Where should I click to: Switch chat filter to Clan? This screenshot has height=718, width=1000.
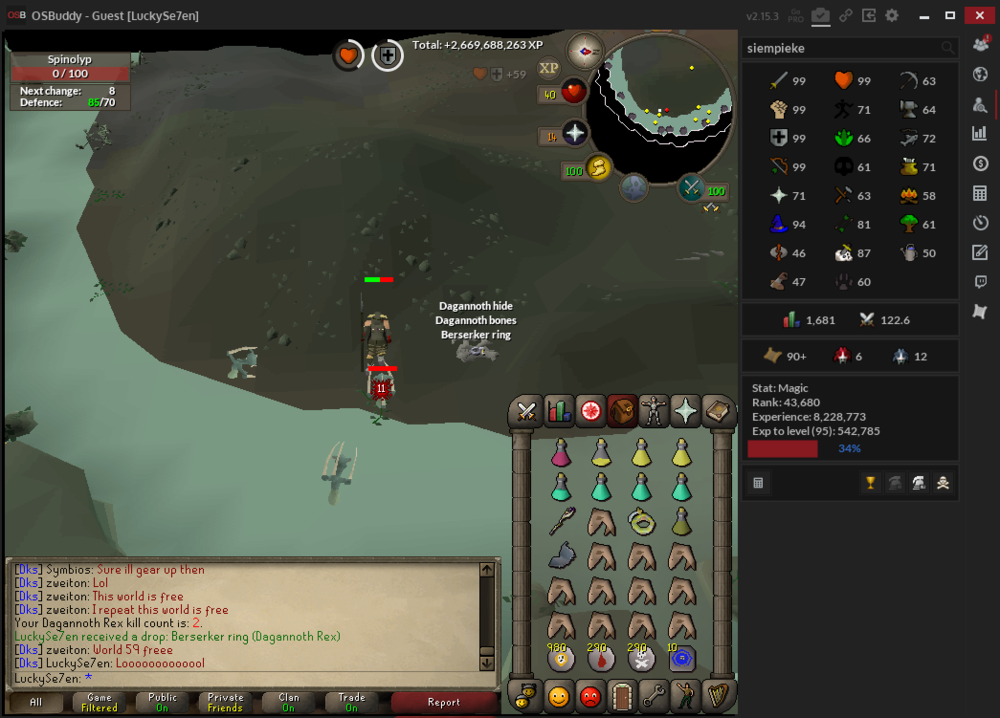[x=288, y=702]
